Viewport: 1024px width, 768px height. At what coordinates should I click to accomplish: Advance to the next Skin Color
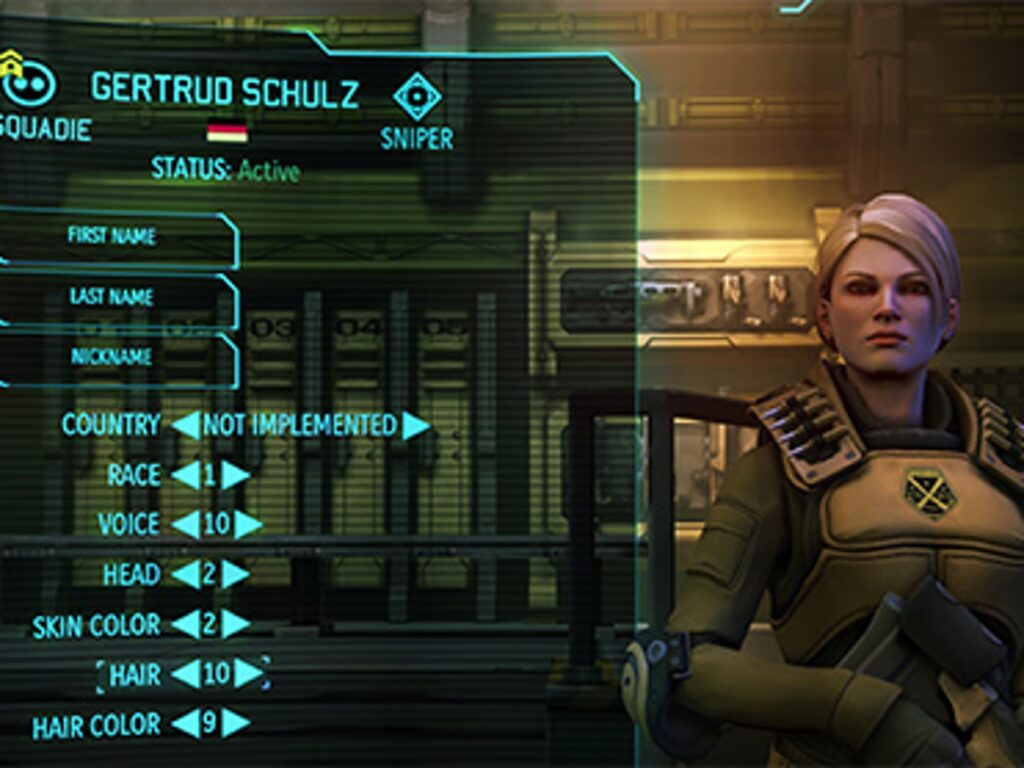[x=236, y=624]
